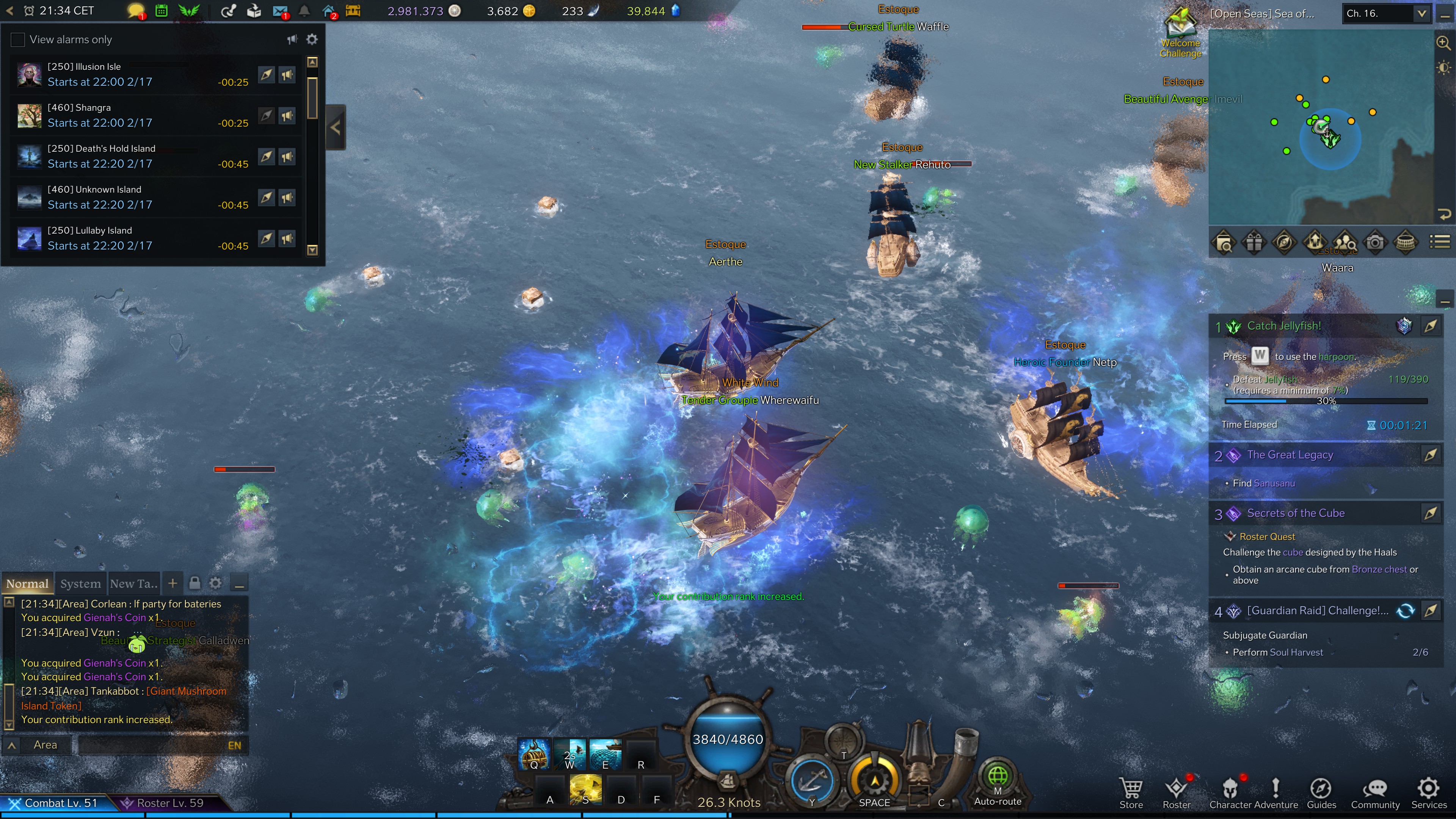Image resolution: width=1456 pixels, height=819 pixels.
Task: Open the Services gear menu
Action: point(1428,792)
